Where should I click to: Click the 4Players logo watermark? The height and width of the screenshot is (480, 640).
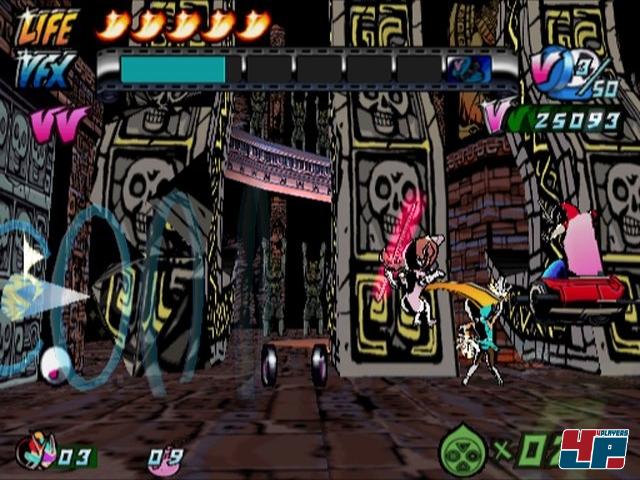point(593,449)
